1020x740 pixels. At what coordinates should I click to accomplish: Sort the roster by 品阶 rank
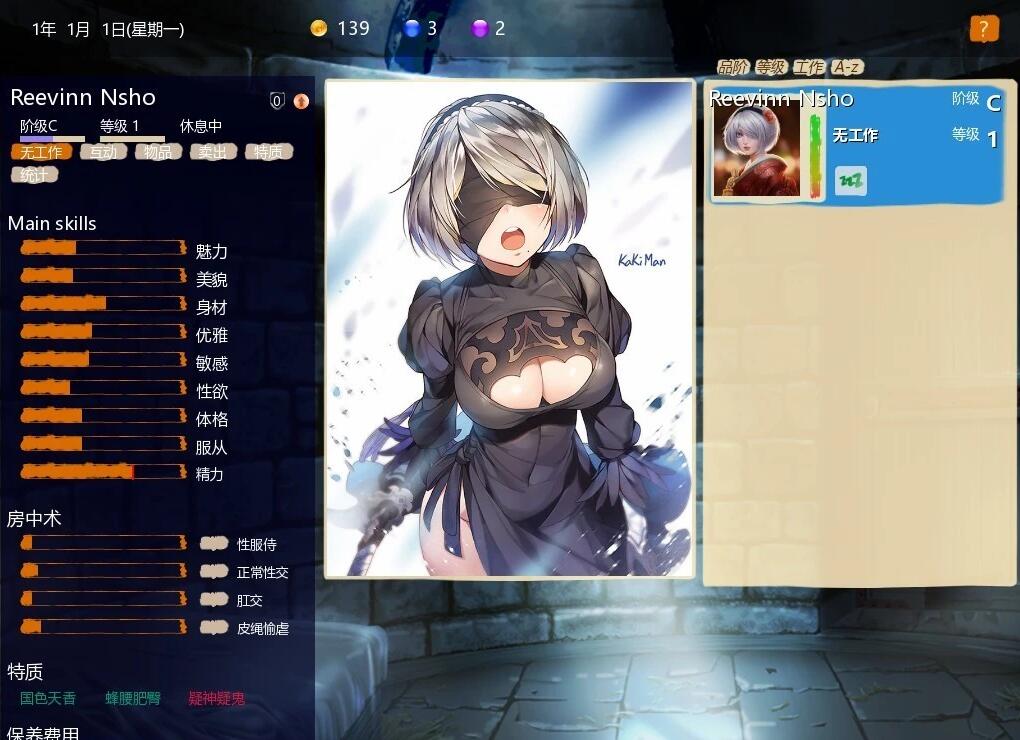(733, 67)
